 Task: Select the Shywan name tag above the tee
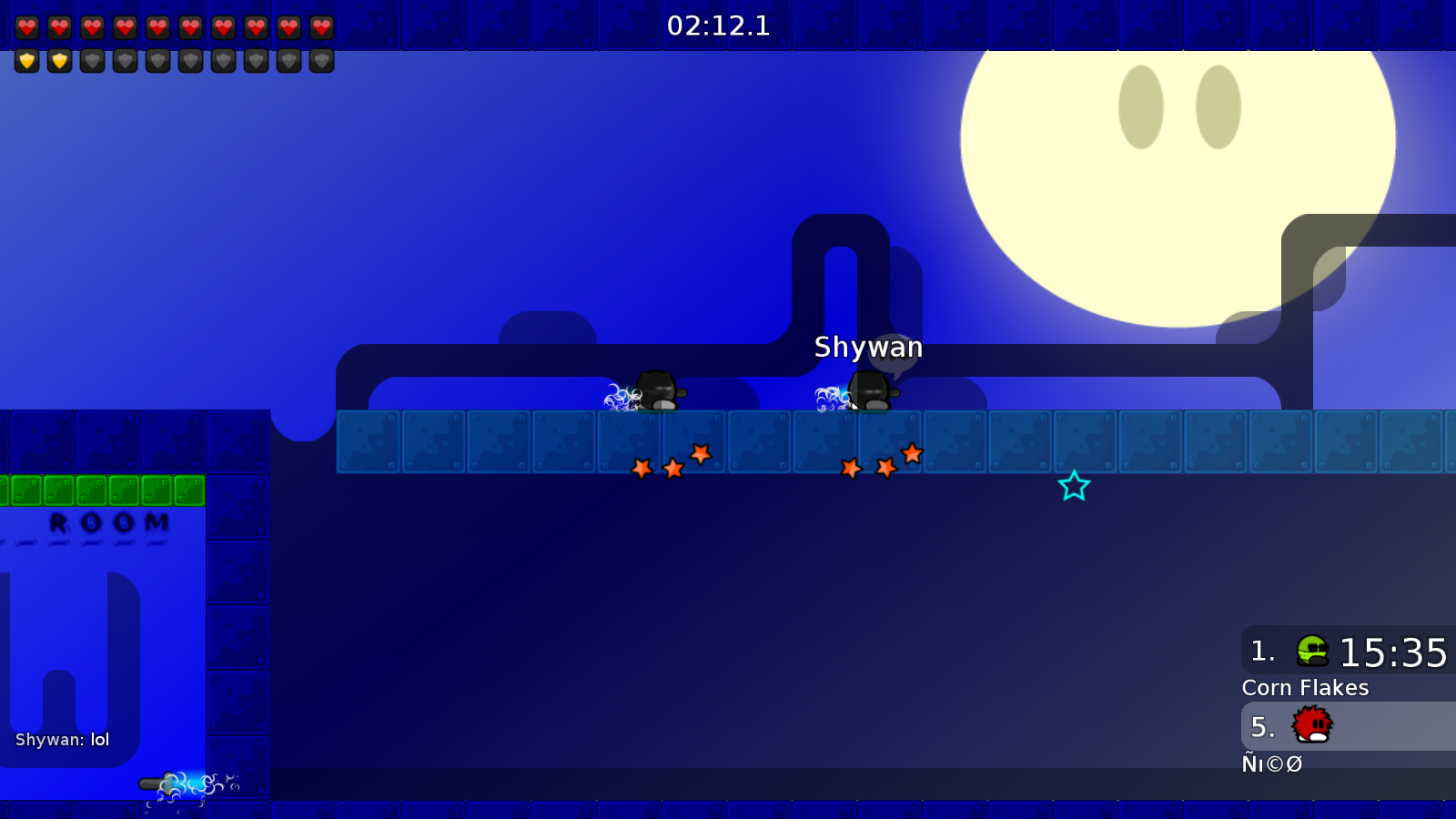pos(868,348)
